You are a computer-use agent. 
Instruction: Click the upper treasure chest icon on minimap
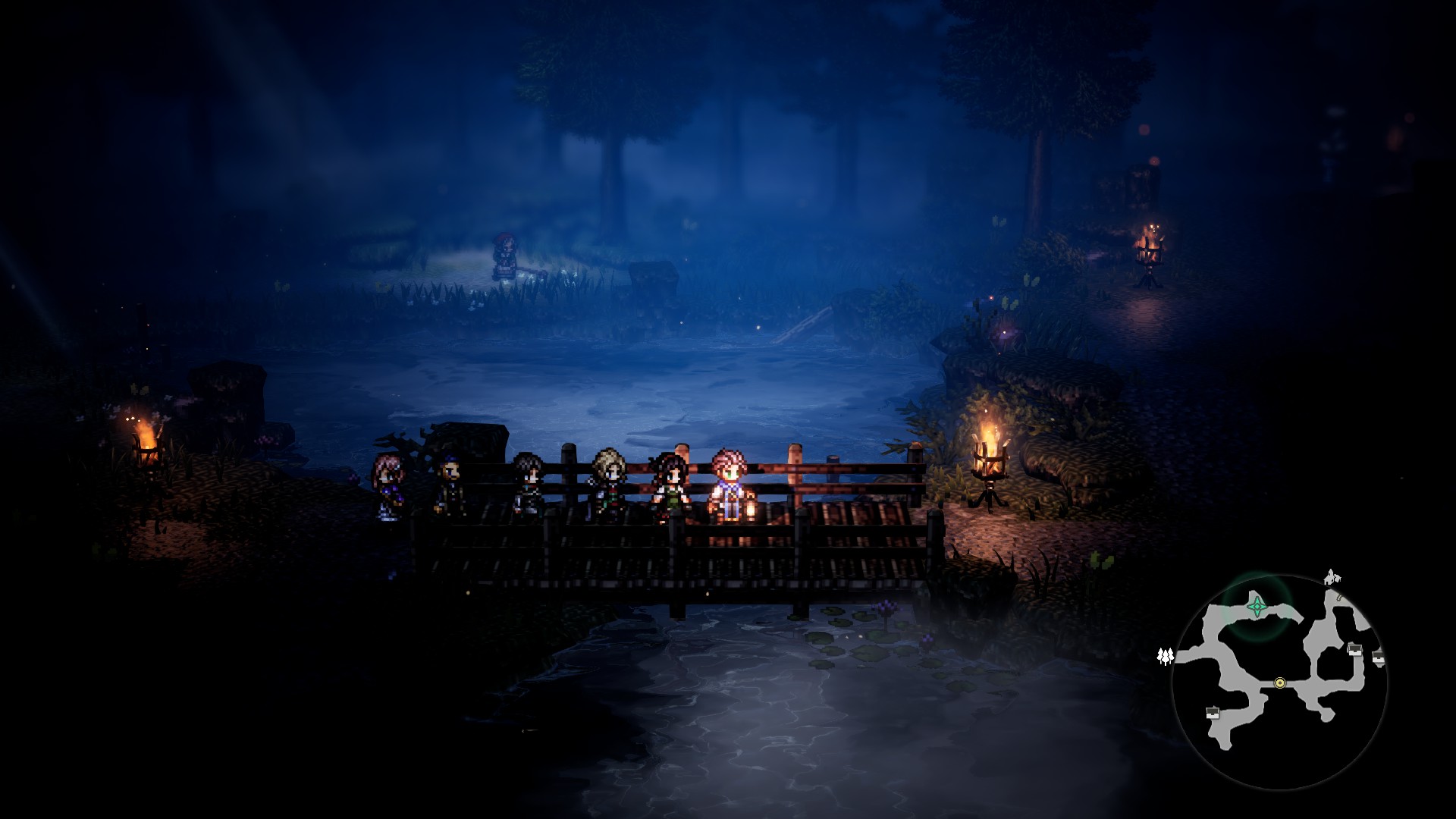[x=1354, y=651]
